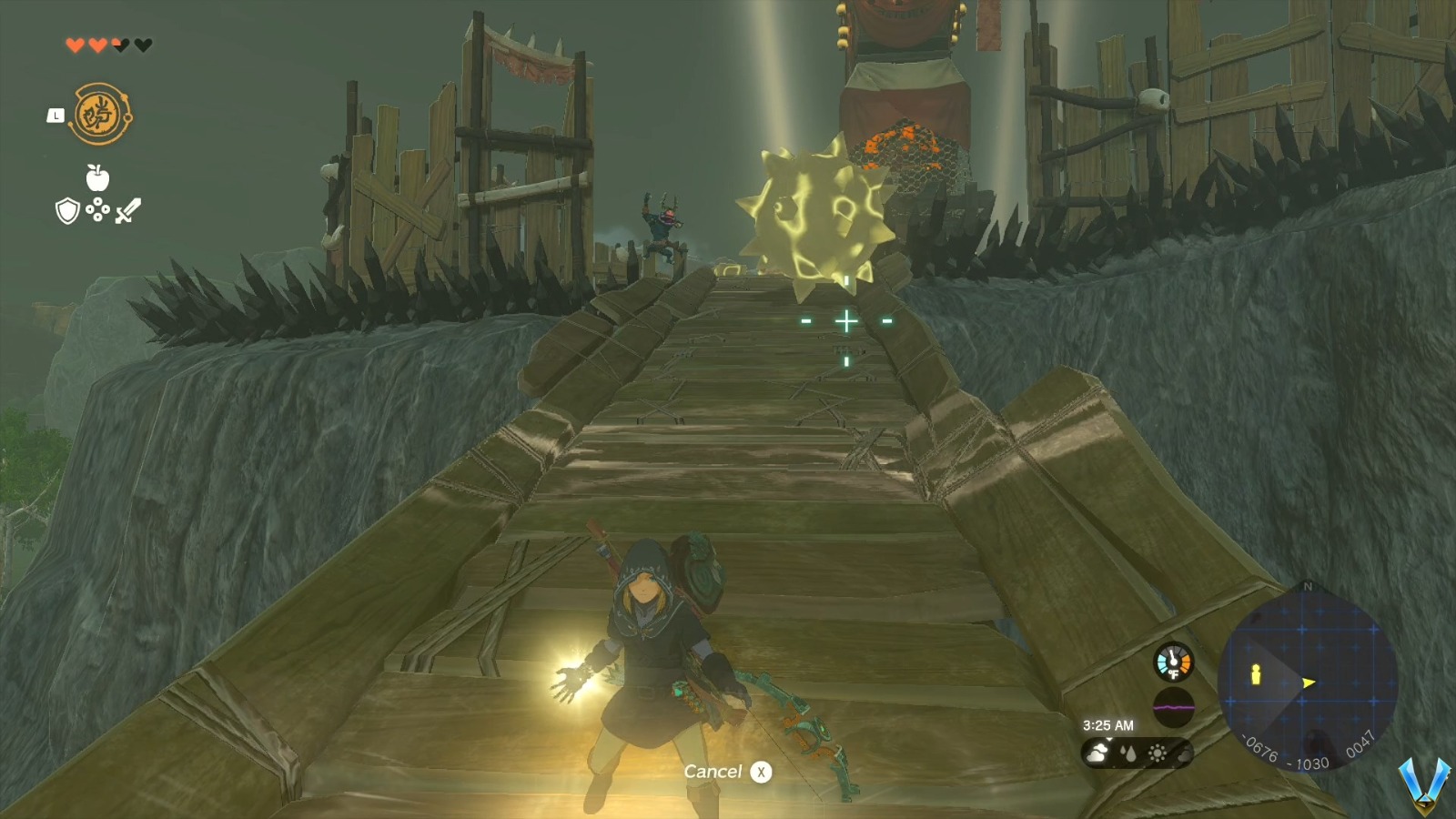Click the yellow player marker on the minimap
The width and height of the screenshot is (1456, 819).
(x=1254, y=676)
